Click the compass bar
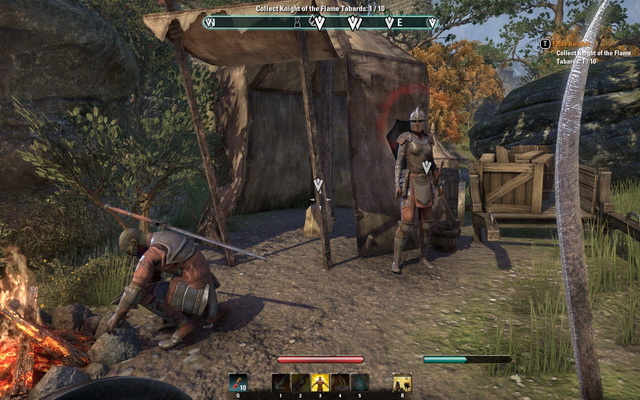Viewport: 640px width, 400px height. (320, 22)
